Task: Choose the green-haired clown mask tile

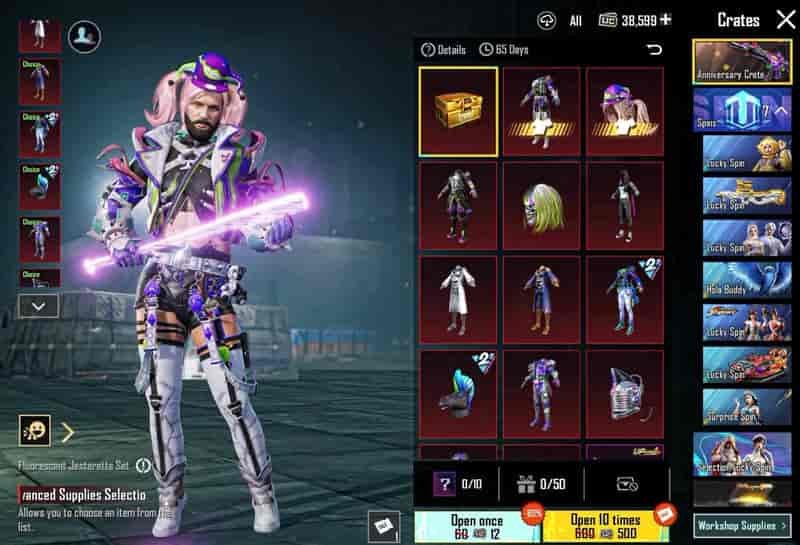Action: [x=541, y=205]
